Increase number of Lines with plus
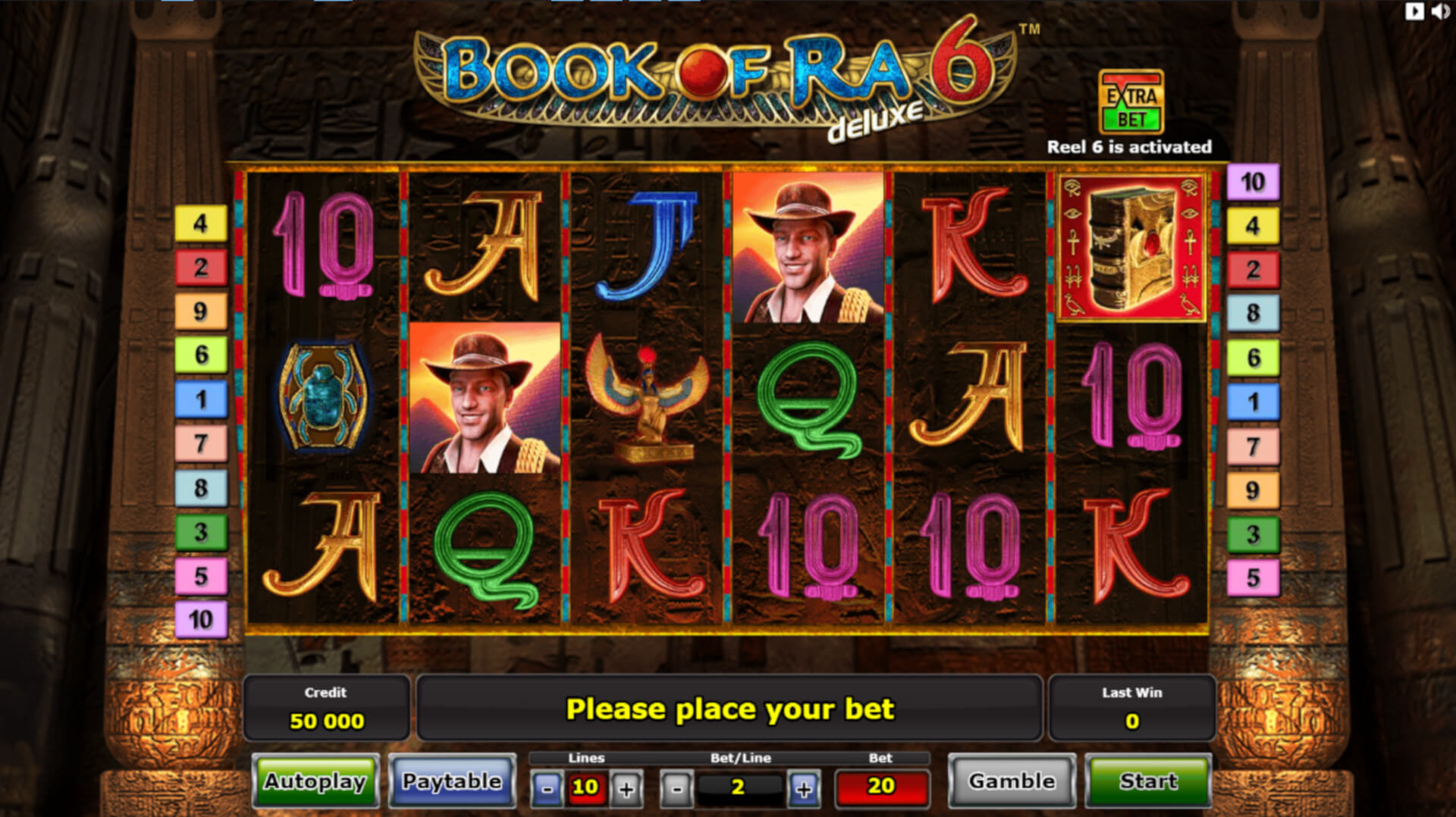This screenshot has height=817, width=1456. [x=626, y=788]
